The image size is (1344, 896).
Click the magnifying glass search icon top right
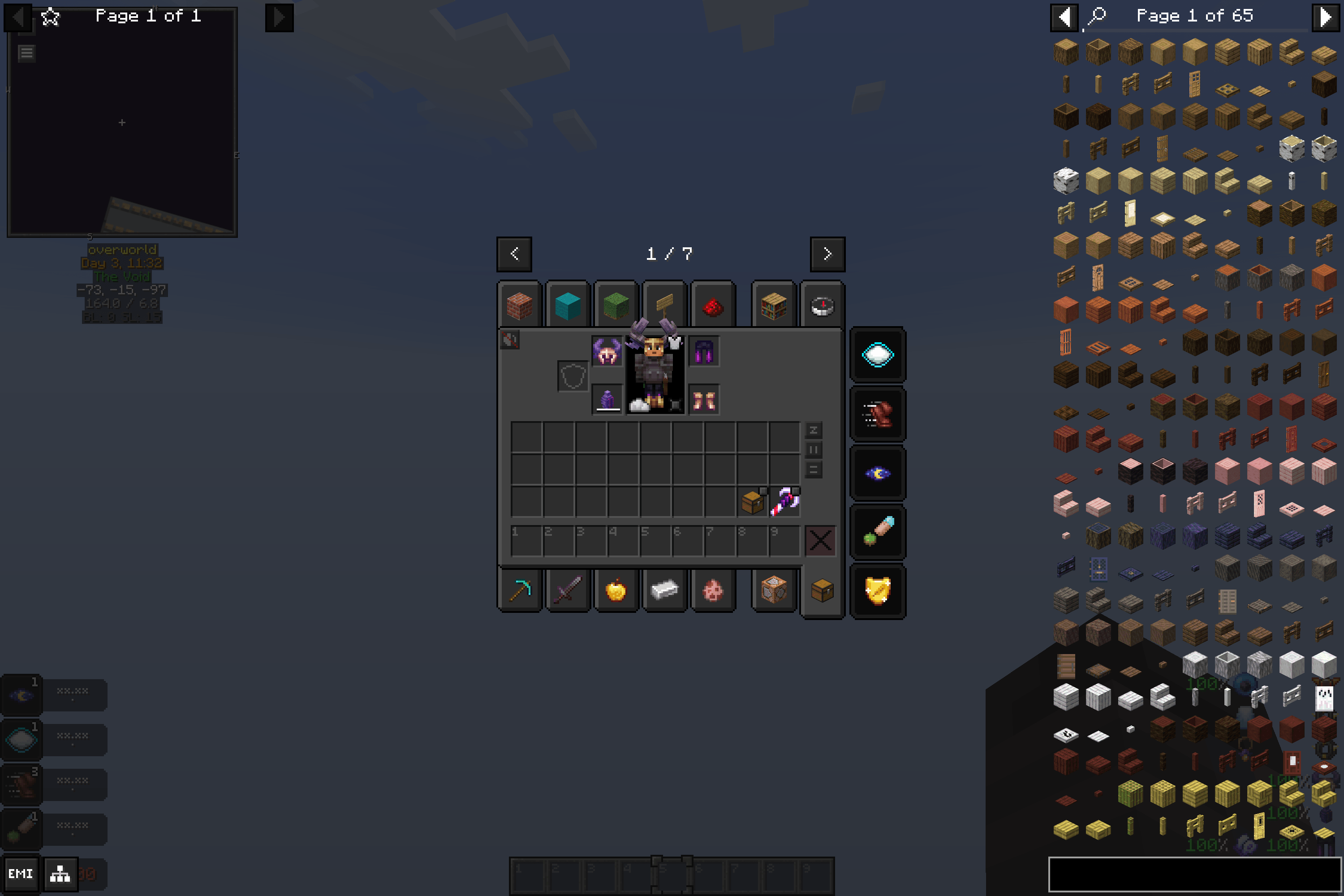pyautogui.click(x=1098, y=16)
